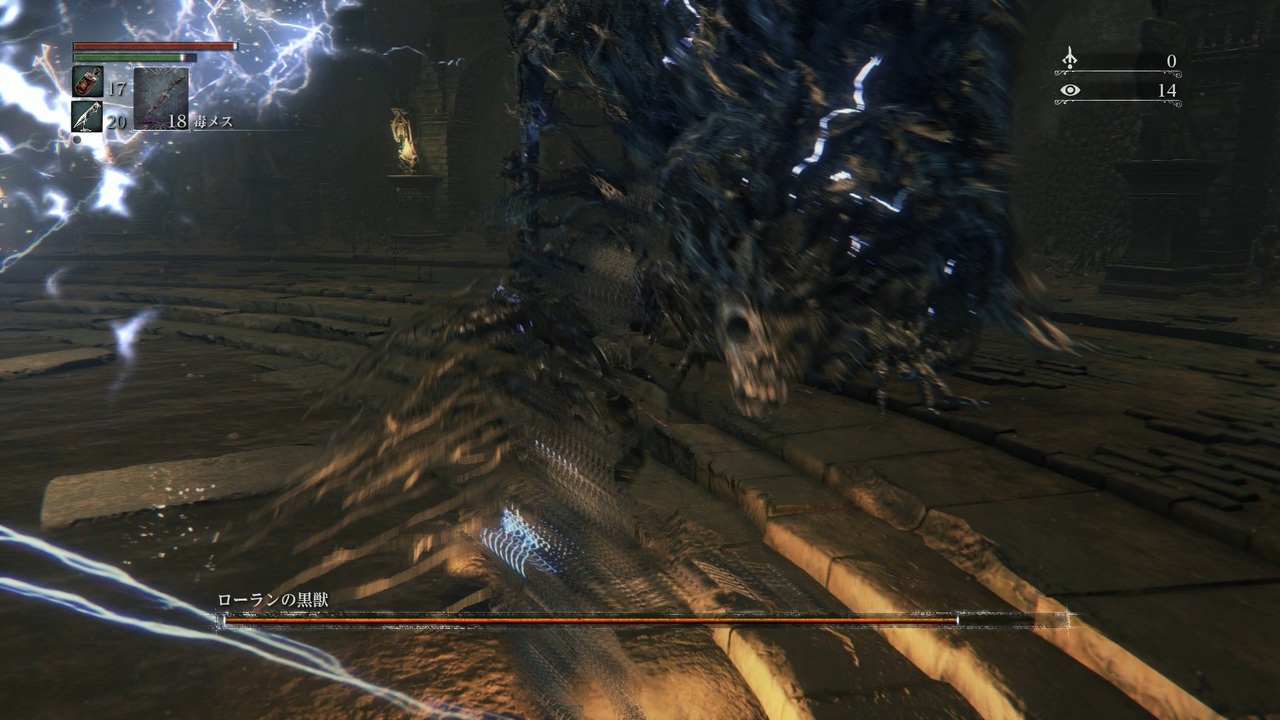This screenshot has height=720, width=1280.
Task: Click the Blood Echoes rune icon
Action: [x=1069, y=60]
